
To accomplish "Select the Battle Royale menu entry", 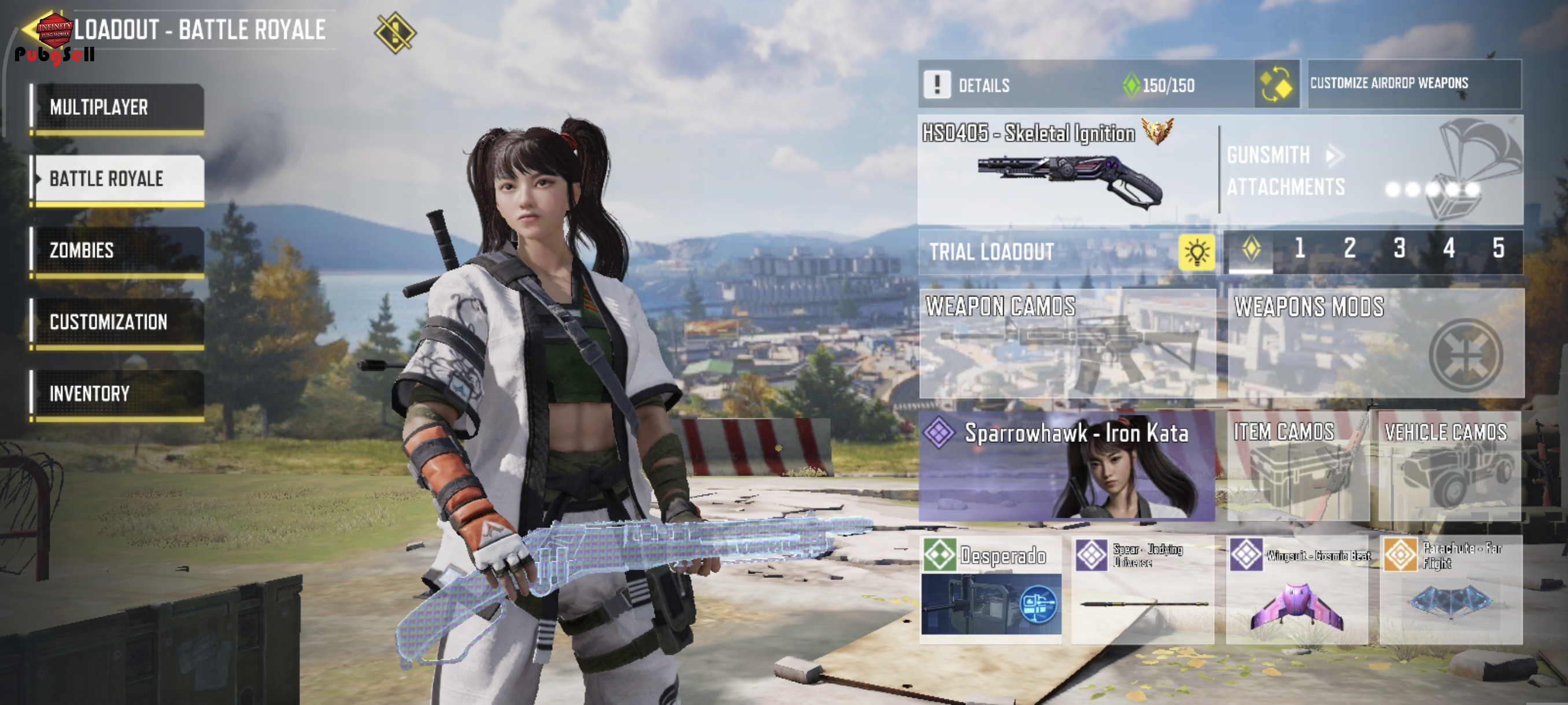I will click(117, 179).
